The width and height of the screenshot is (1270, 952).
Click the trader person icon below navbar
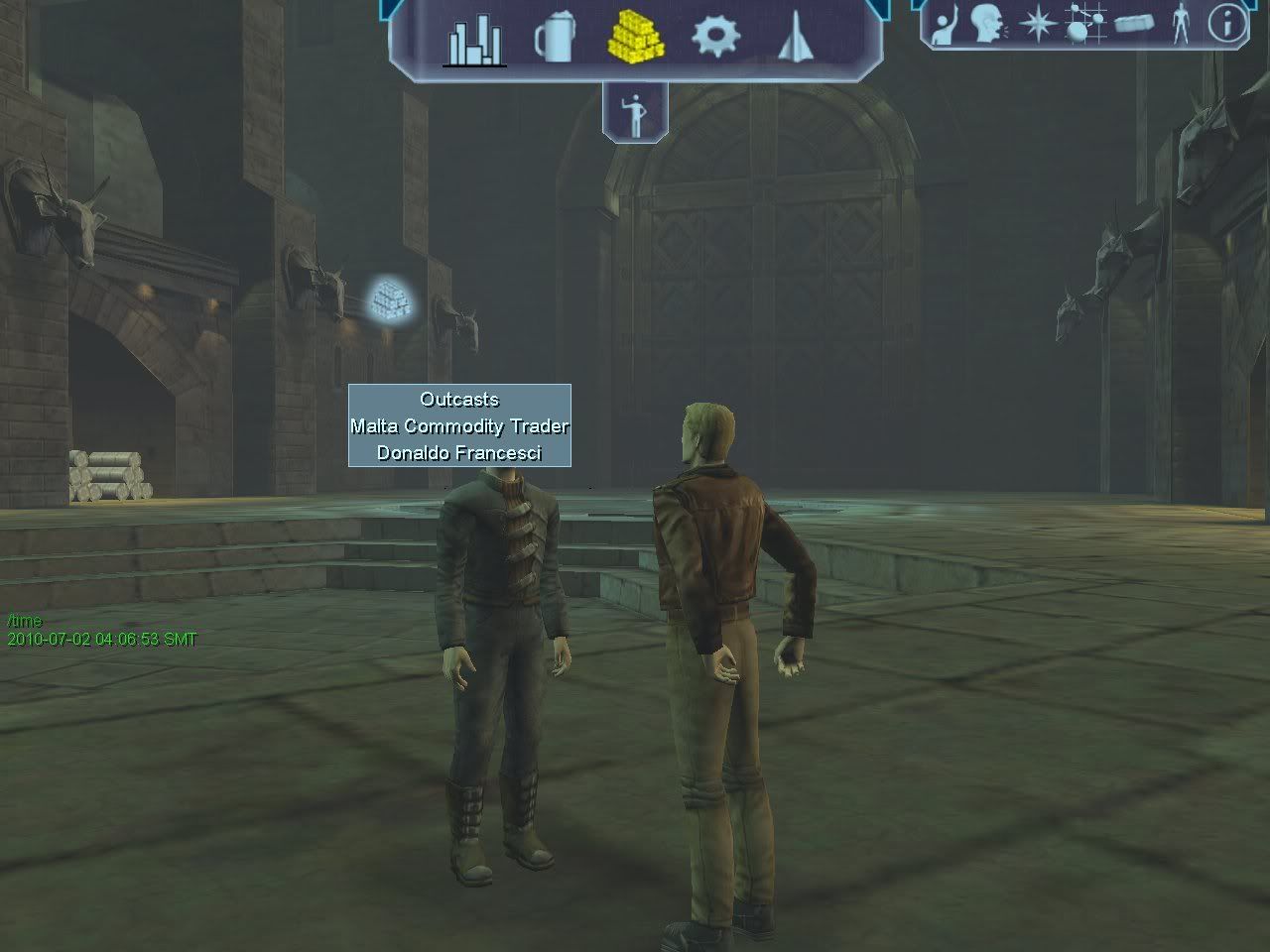point(635,113)
